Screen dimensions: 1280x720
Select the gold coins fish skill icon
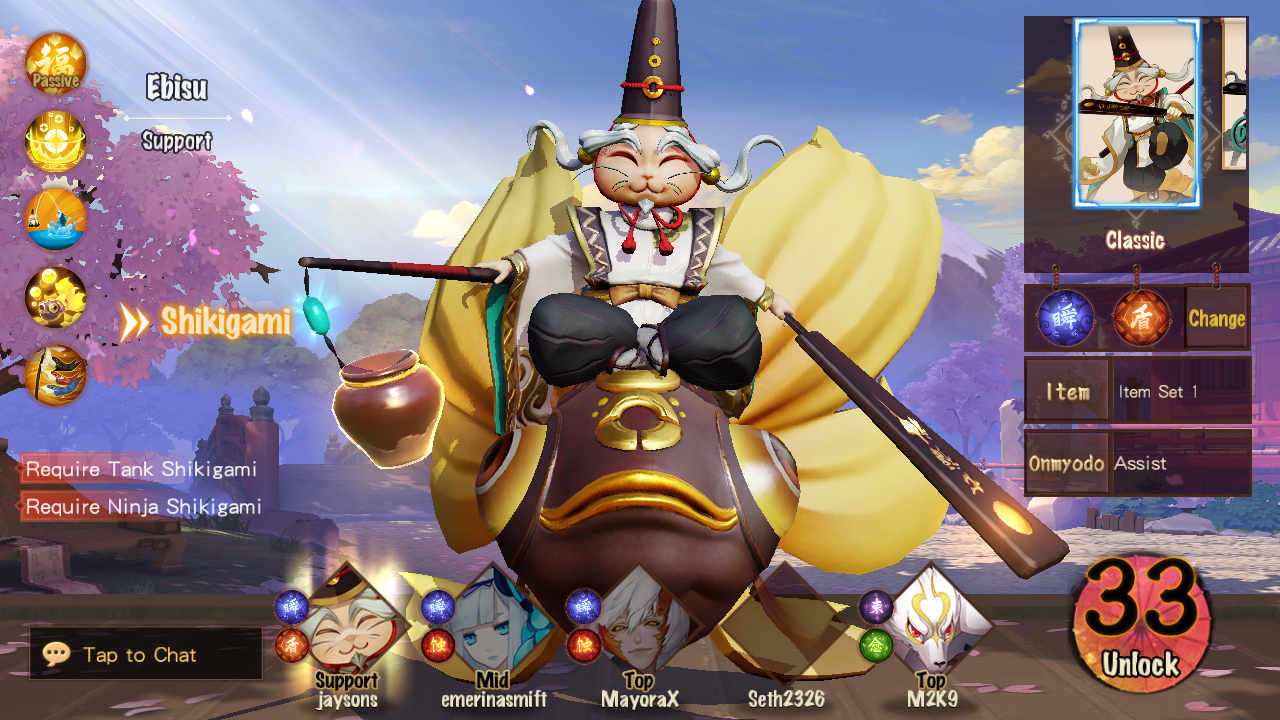pyautogui.click(x=56, y=297)
